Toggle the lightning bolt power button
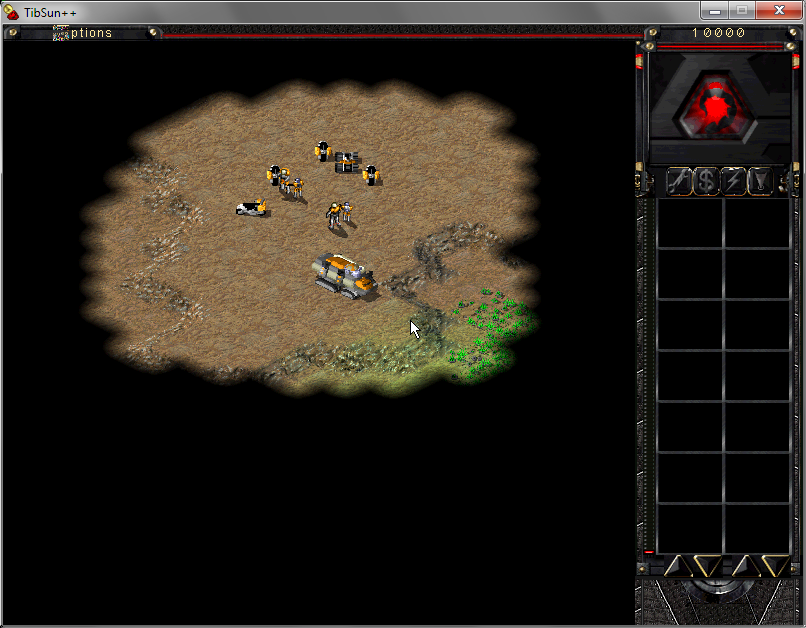The image size is (806, 628). (733, 181)
